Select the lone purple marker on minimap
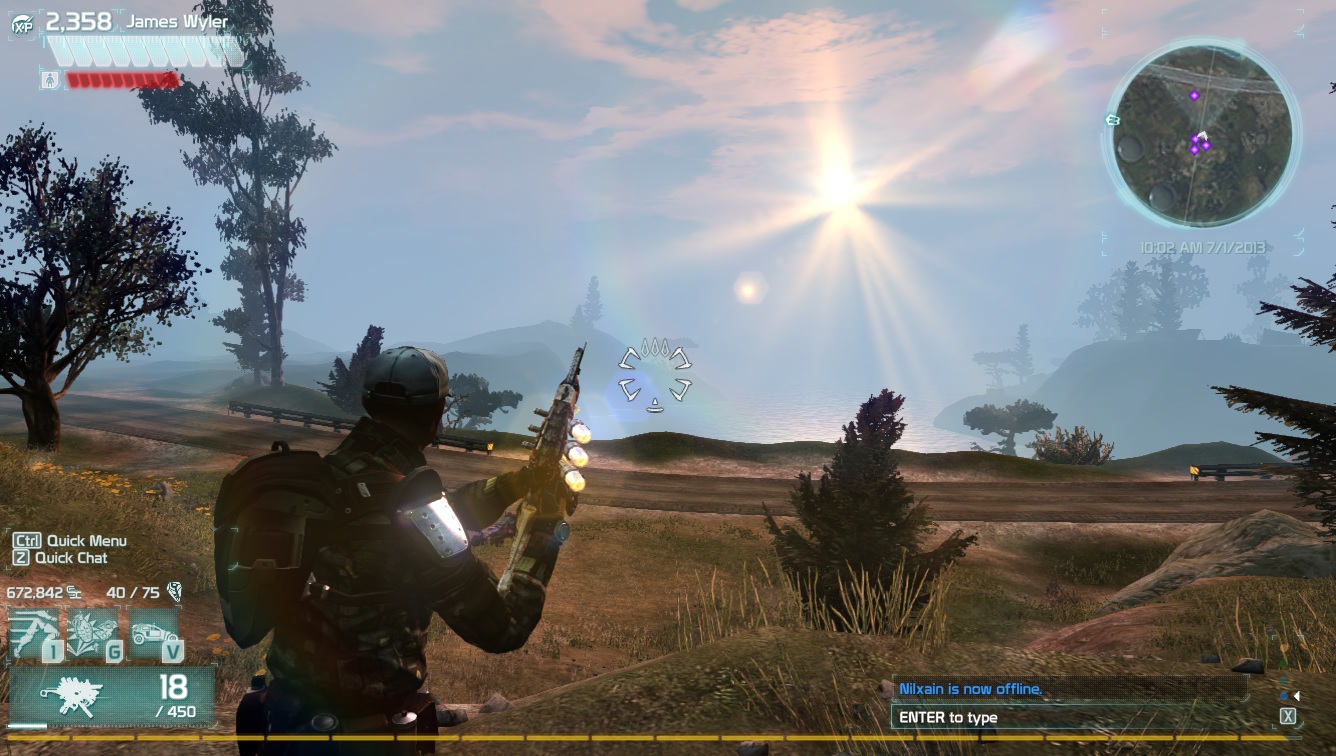Viewport: 1336px width, 756px height. [1194, 95]
